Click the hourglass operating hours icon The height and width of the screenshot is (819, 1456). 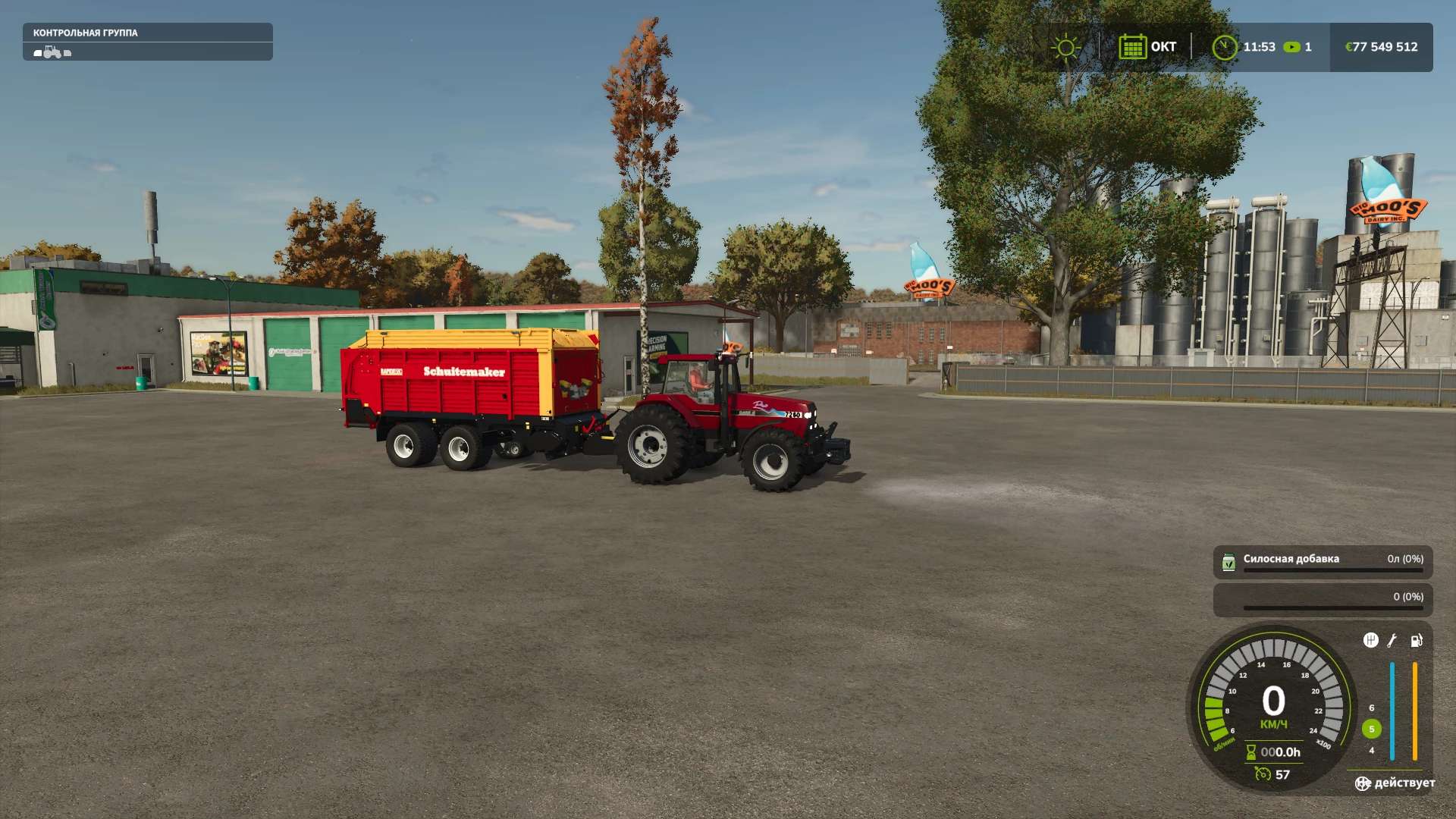click(1251, 752)
